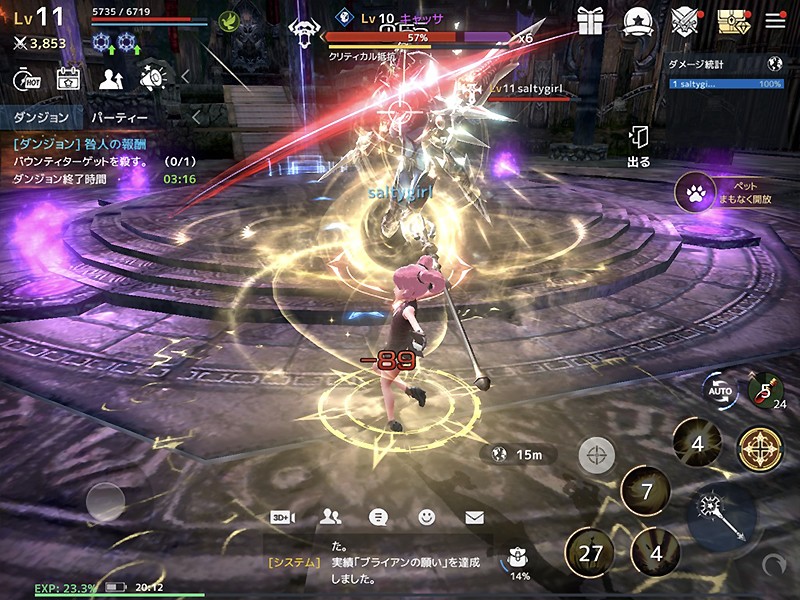The width and height of the screenshot is (800, 600).
Task: Select the ダンジョン tab
Action: coord(41,118)
